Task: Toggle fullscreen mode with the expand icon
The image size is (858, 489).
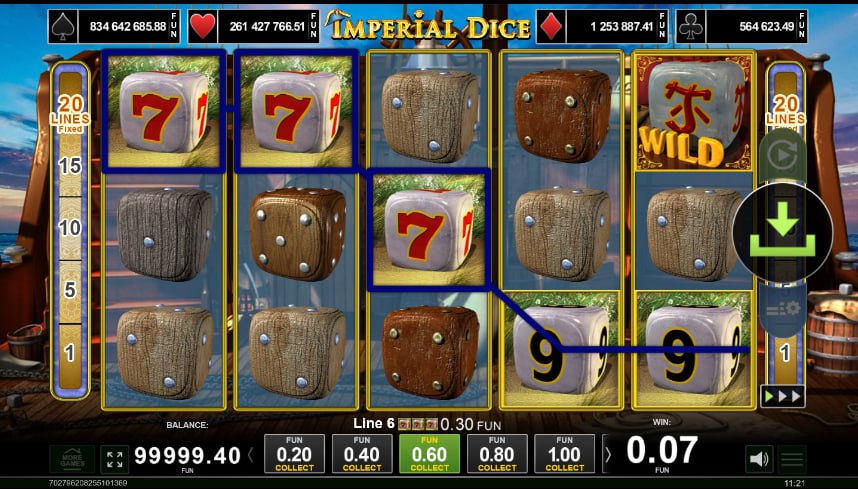Action: point(114,459)
